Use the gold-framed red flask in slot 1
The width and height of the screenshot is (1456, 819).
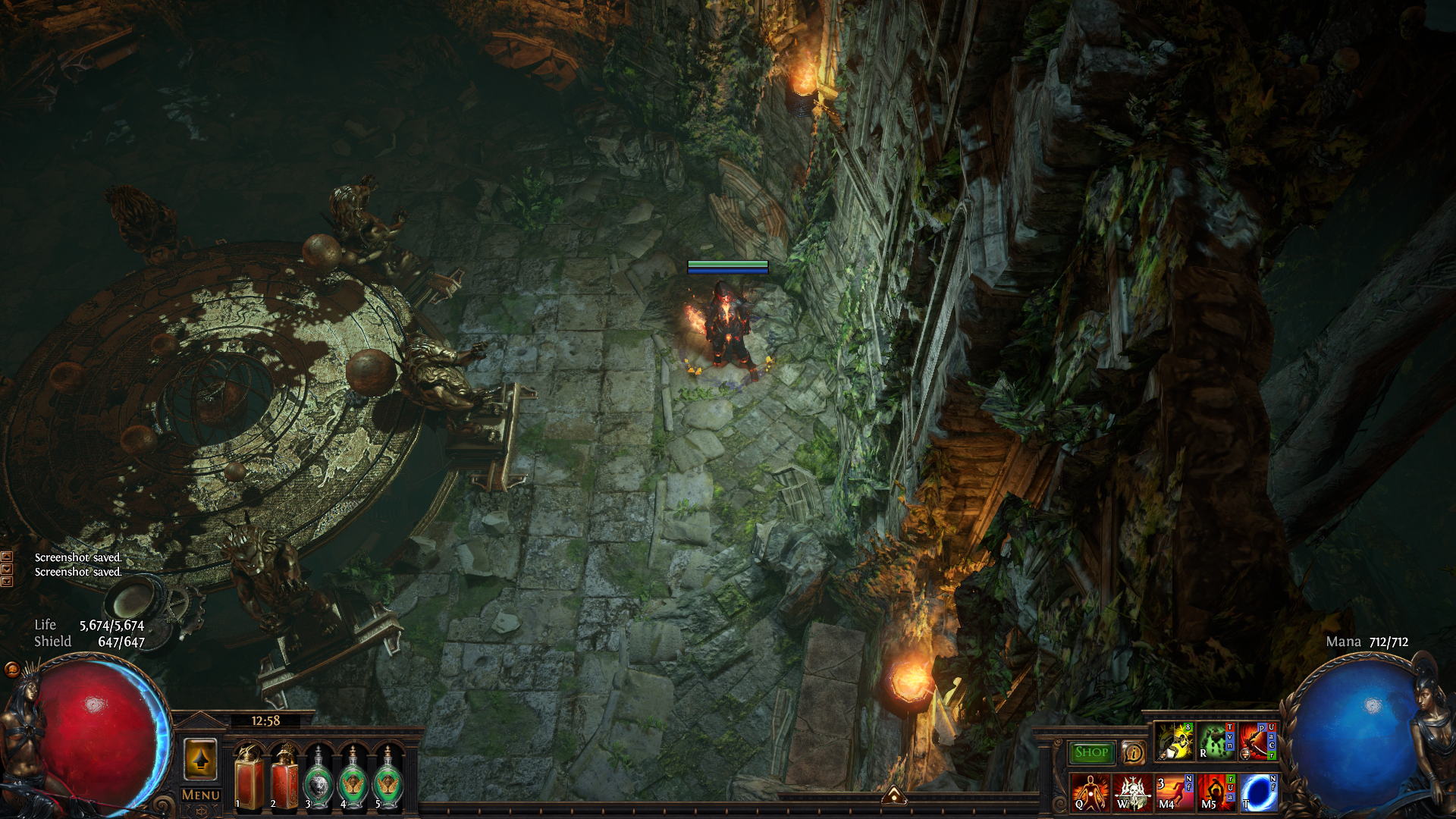[x=249, y=779]
